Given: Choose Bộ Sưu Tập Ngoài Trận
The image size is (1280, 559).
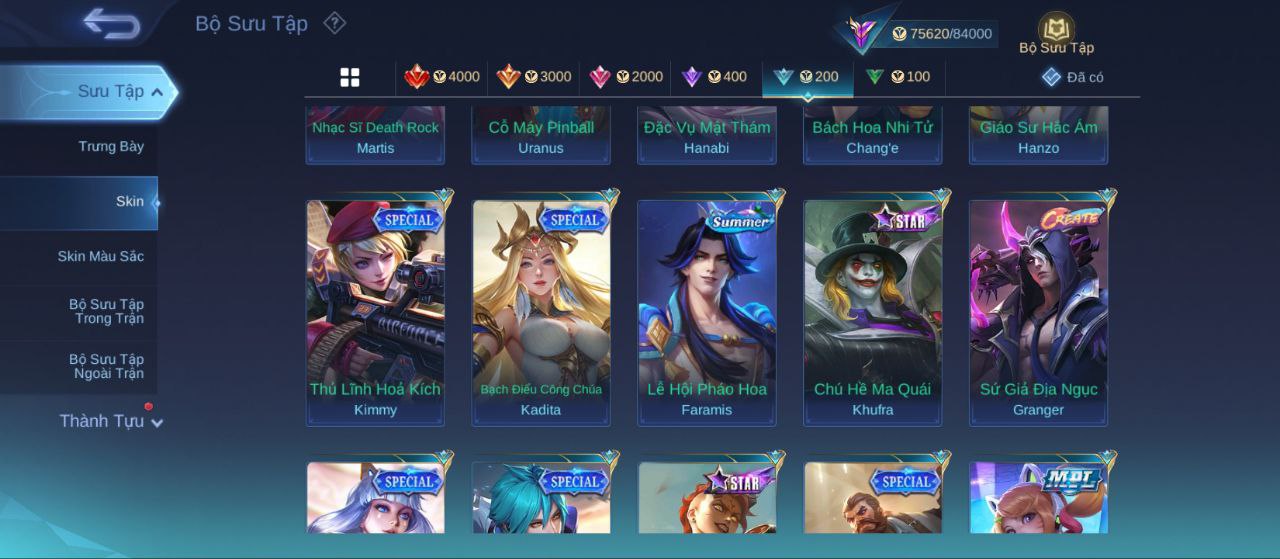Looking at the screenshot, I should 106,367.
